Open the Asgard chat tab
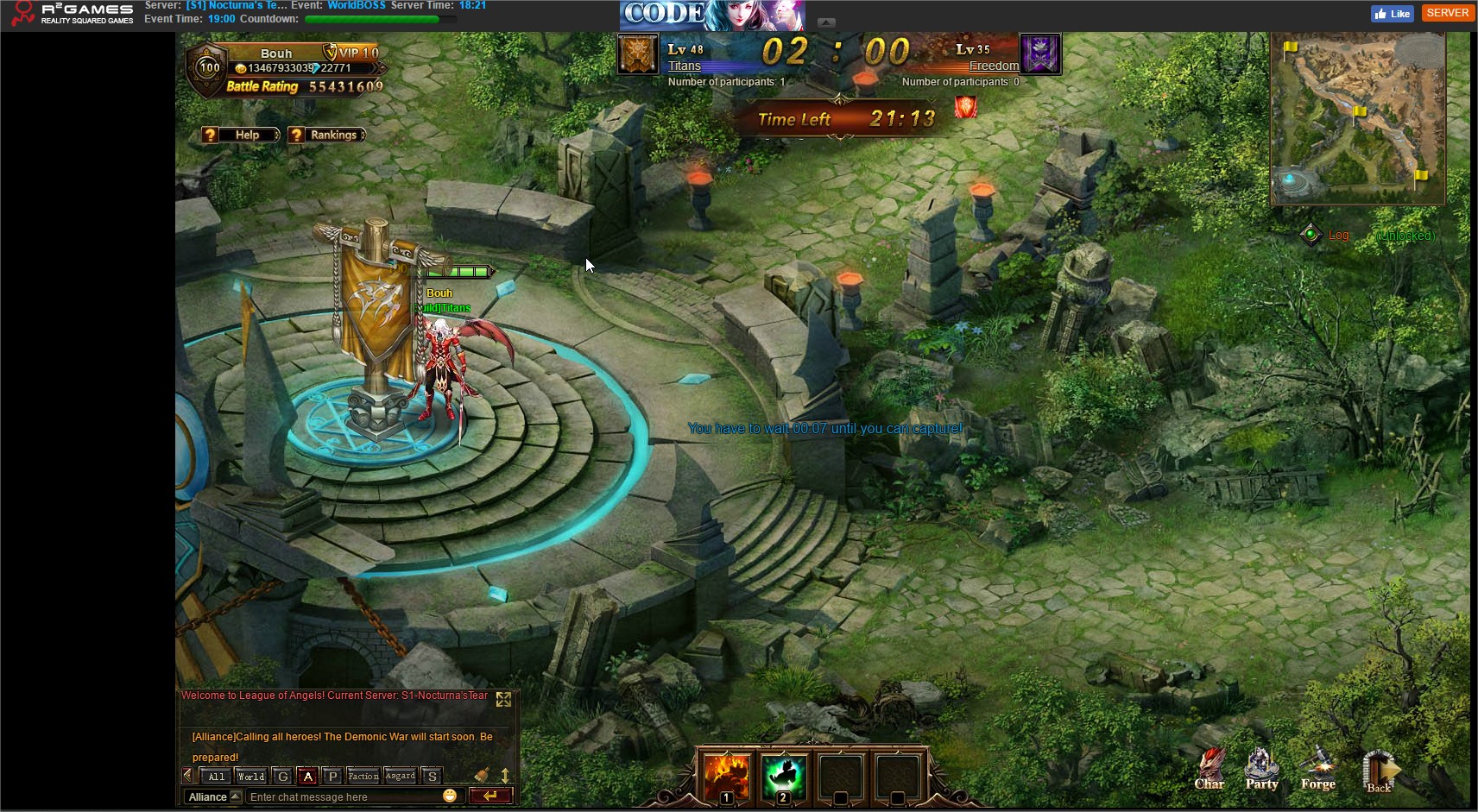This screenshot has height=812, width=1478. point(401,777)
